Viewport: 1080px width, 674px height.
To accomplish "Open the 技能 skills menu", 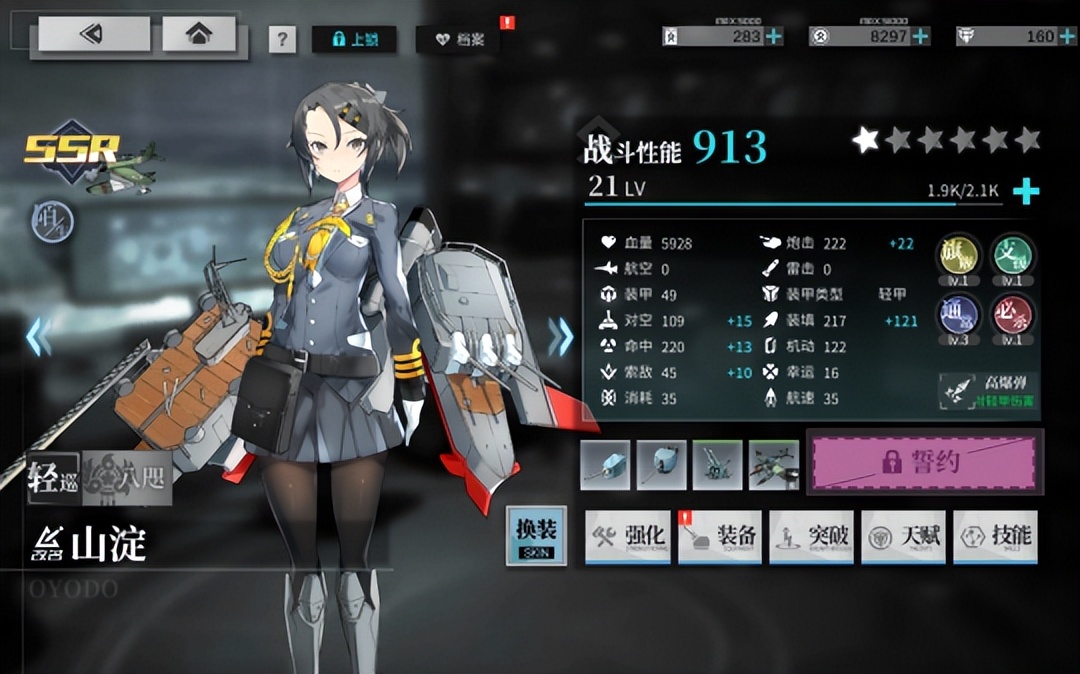I will 995,536.
